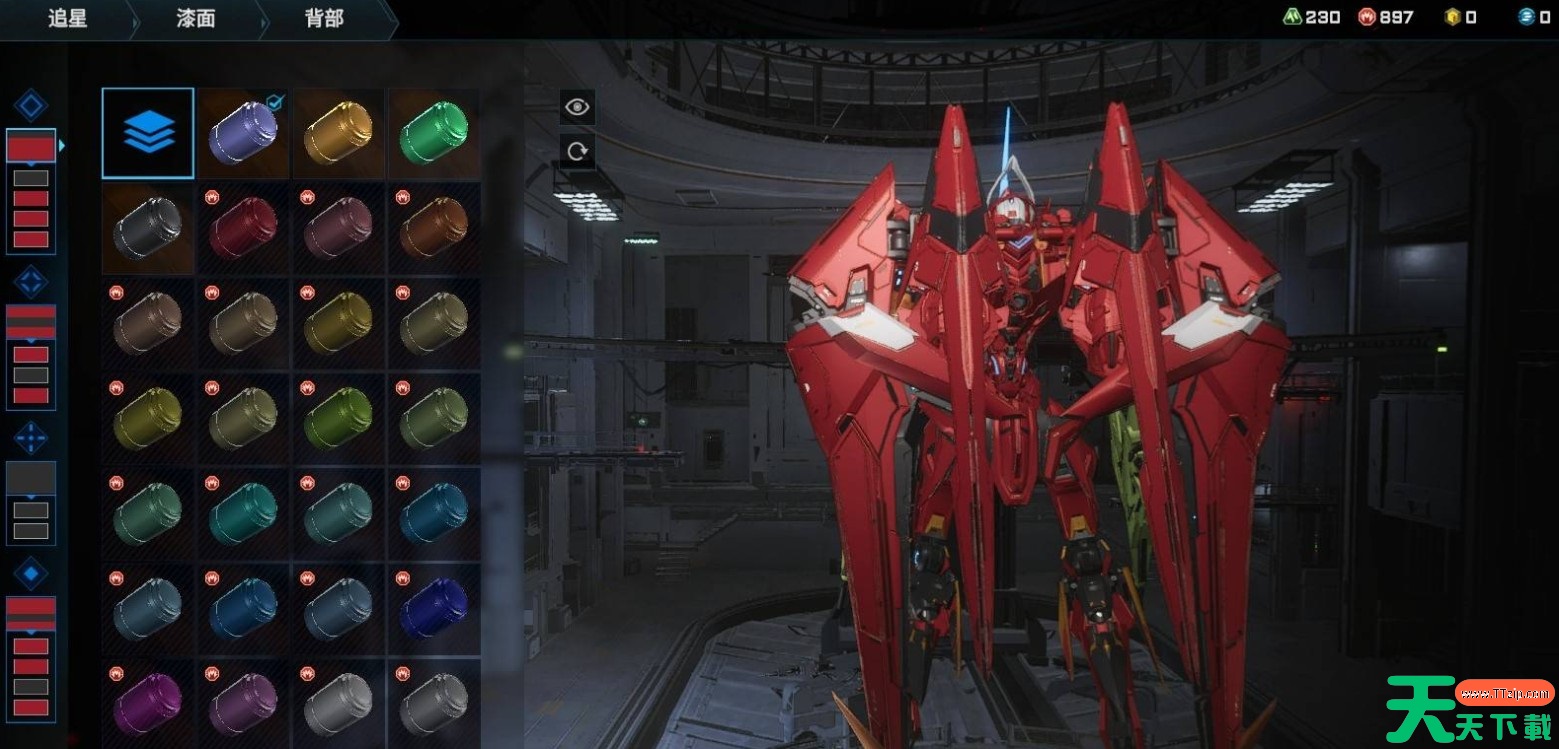Select the crimson red paint canister
Image resolution: width=1559 pixels, height=749 pixels.
tap(243, 228)
